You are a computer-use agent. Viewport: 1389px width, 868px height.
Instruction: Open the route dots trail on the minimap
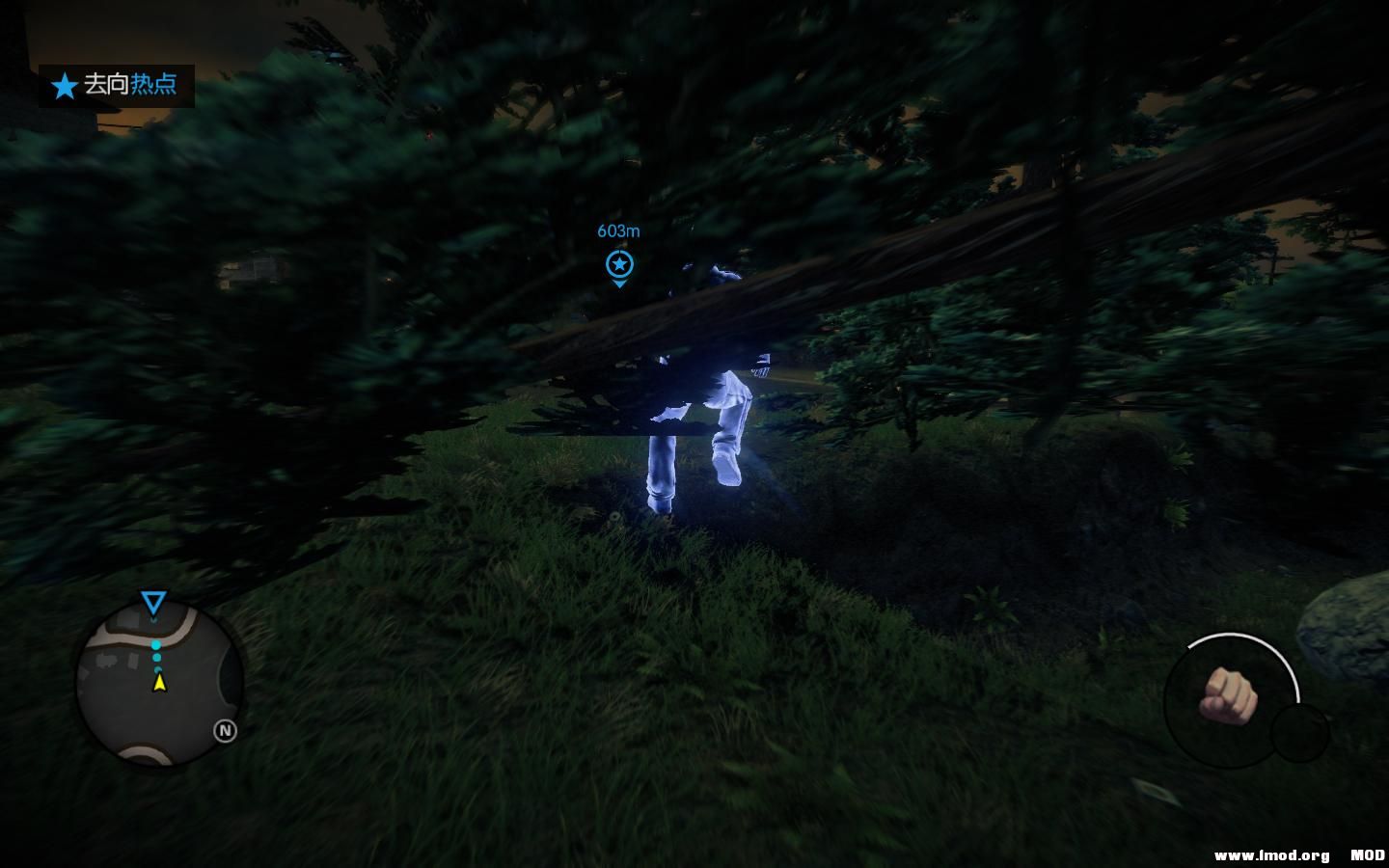(x=156, y=656)
